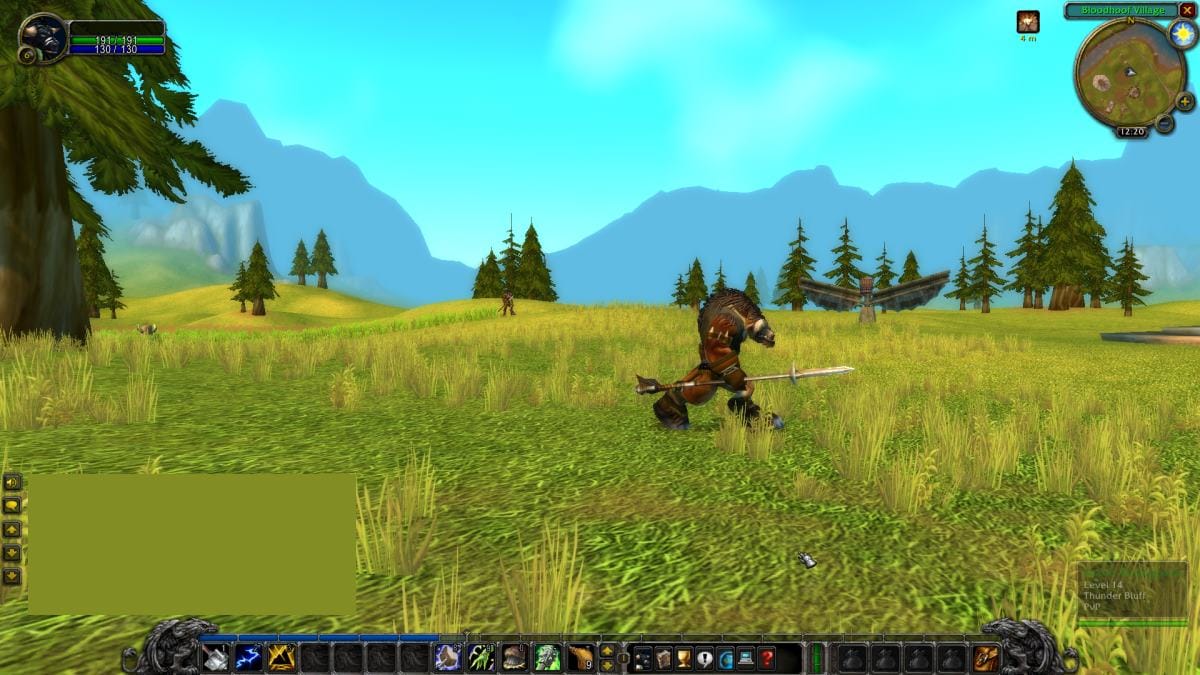Select the player portrait frame
Viewport: 1200px width, 675px height.
[x=43, y=38]
